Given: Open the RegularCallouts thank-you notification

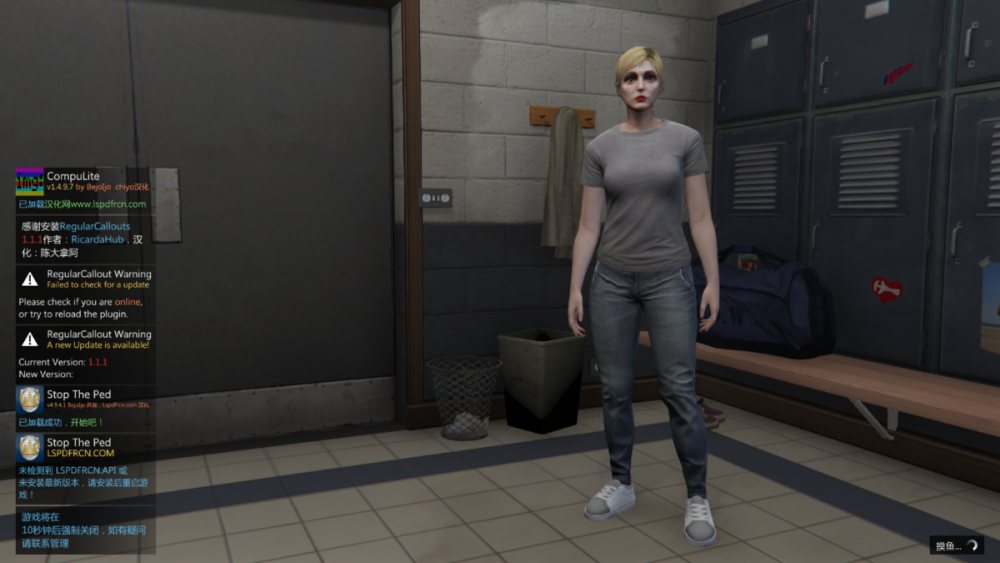Looking at the screenshot, I should [x=85, y=240].
